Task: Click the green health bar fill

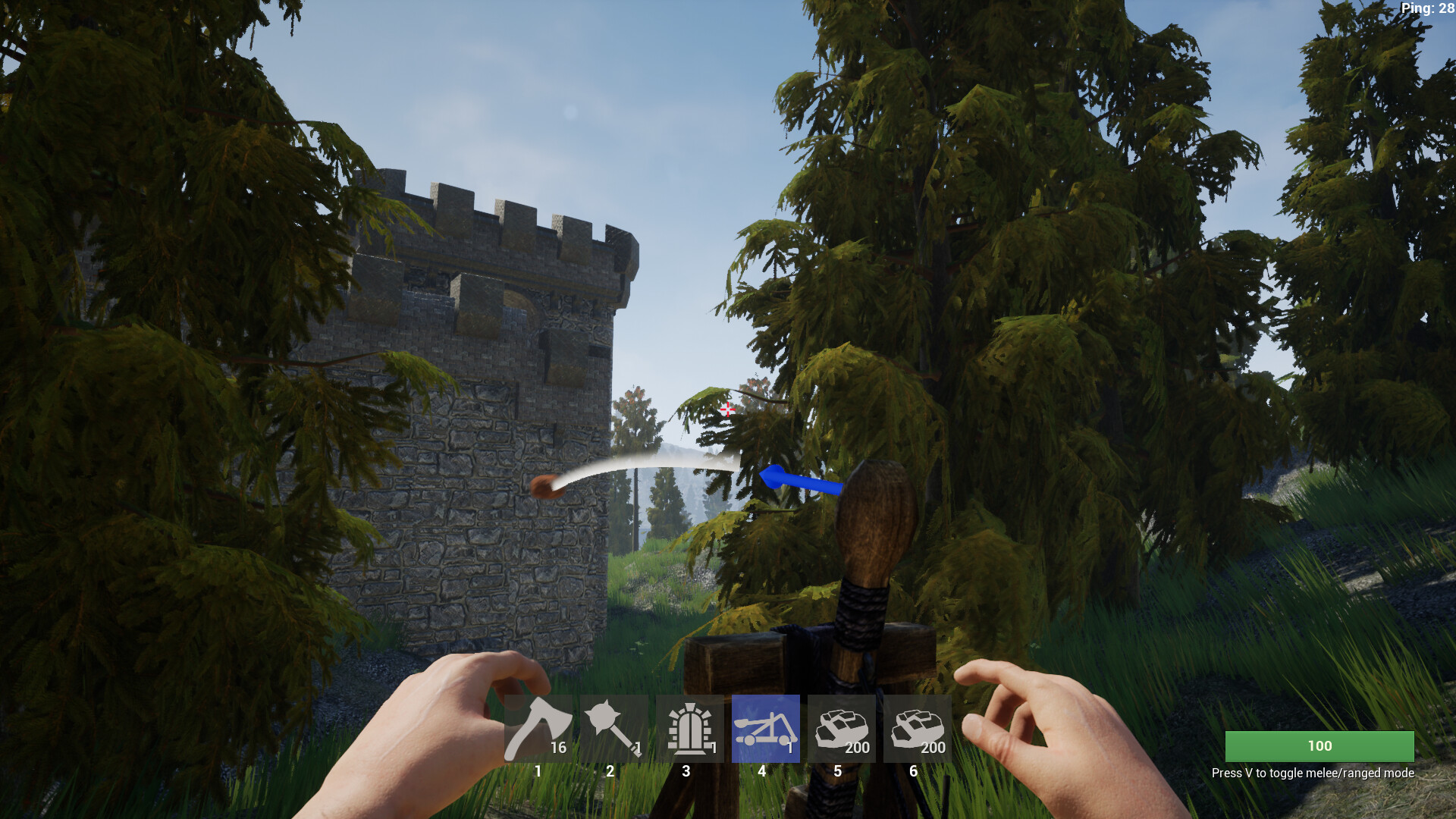Action: click(x=1319, y=746)
